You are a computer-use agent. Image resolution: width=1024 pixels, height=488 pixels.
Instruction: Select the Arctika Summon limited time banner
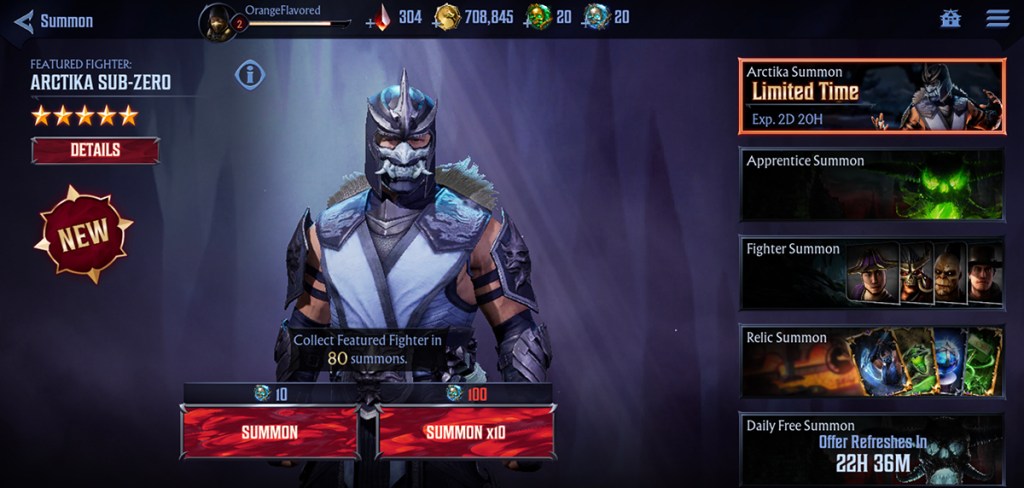point(871,96)
